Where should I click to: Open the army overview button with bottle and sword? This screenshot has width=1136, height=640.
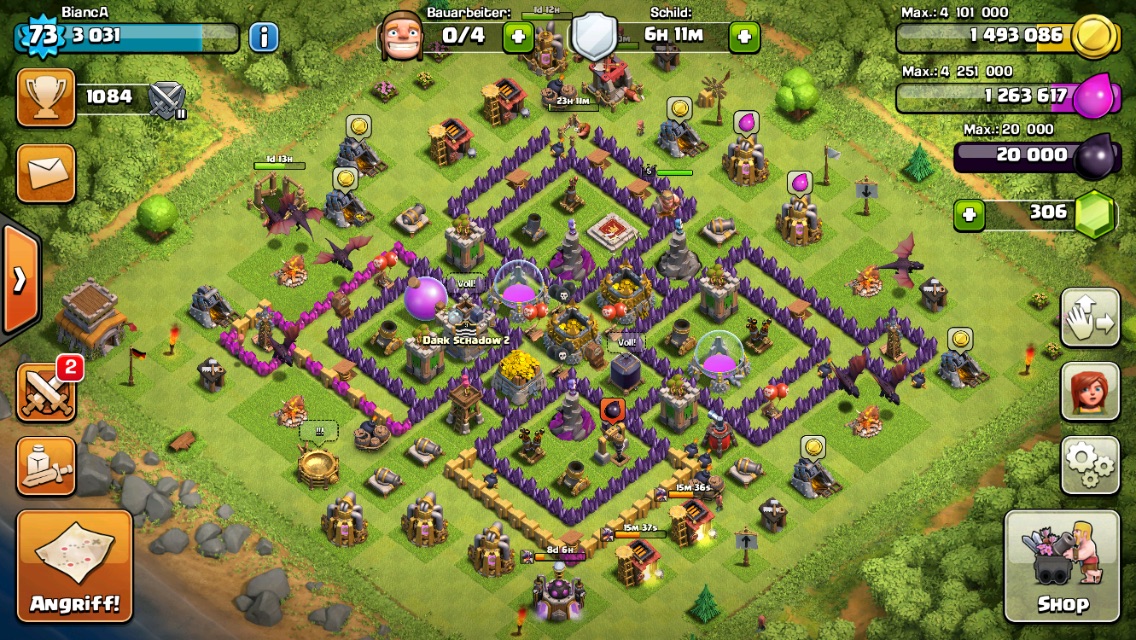click(46, 465)
